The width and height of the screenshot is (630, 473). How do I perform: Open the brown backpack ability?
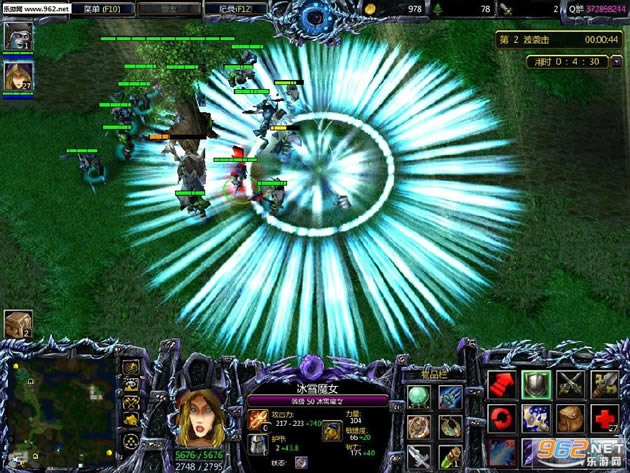coord(571,418)
